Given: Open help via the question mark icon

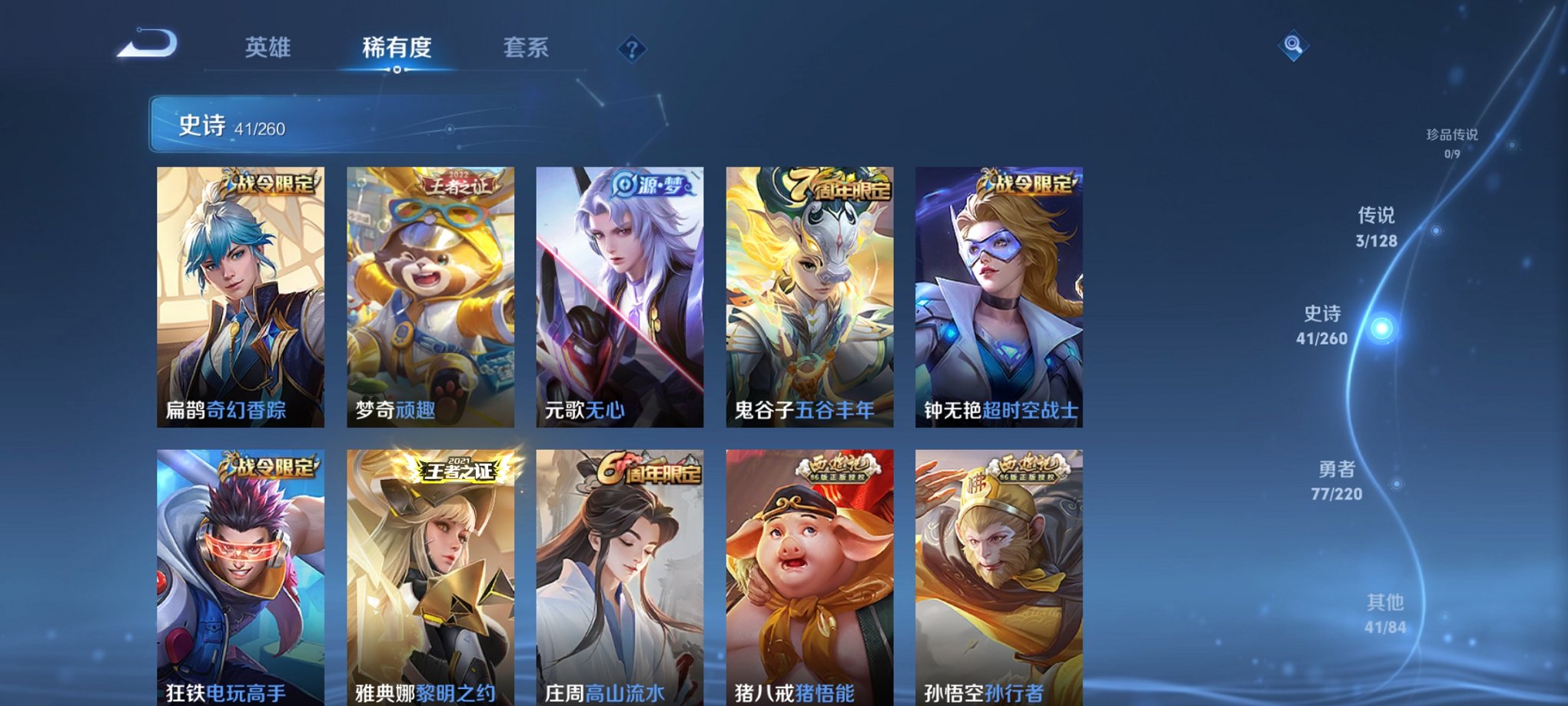Looking at the screenshot, I should click(x=632, y=50).
